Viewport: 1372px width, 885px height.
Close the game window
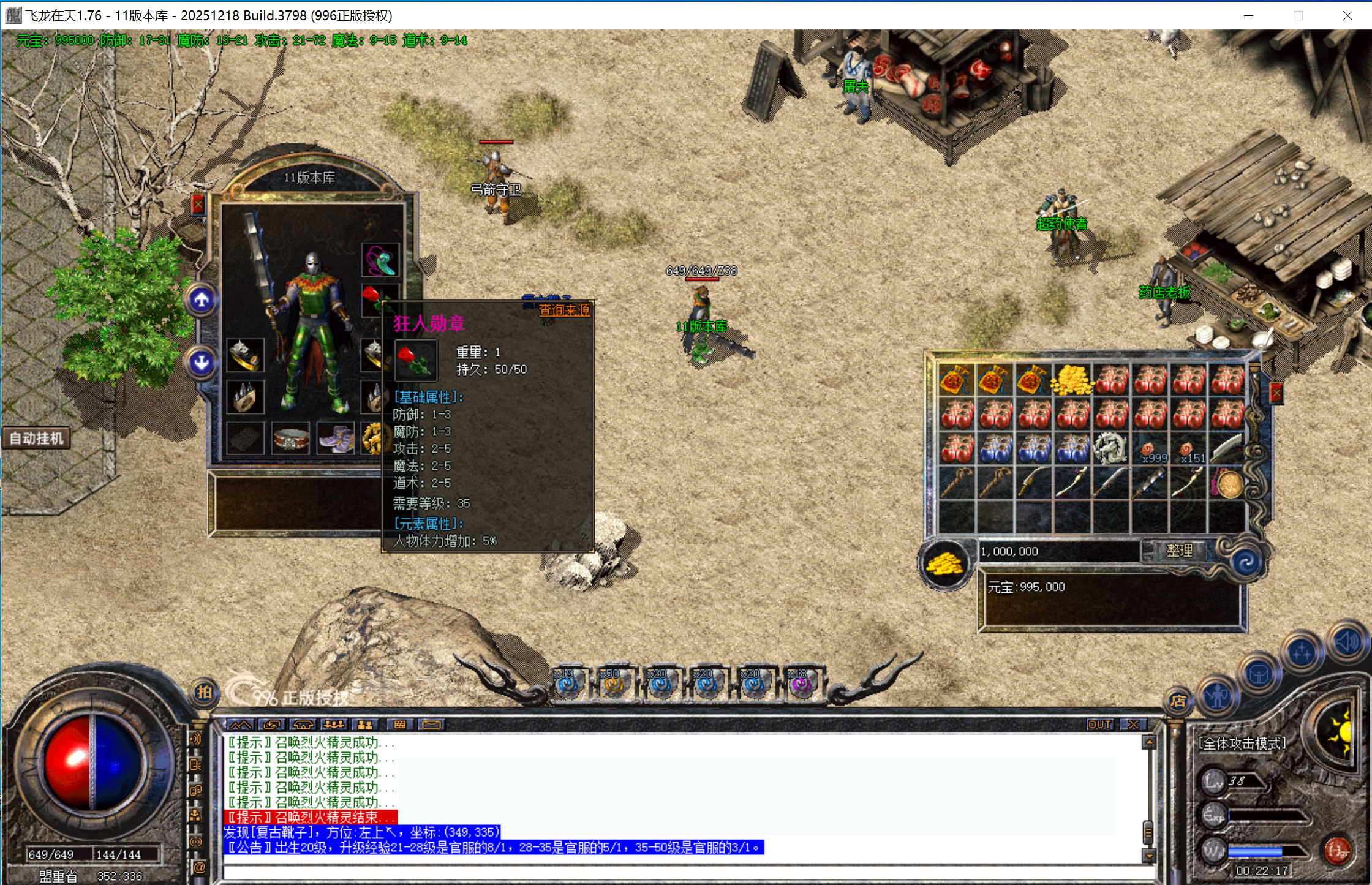tap(1347, 15)
